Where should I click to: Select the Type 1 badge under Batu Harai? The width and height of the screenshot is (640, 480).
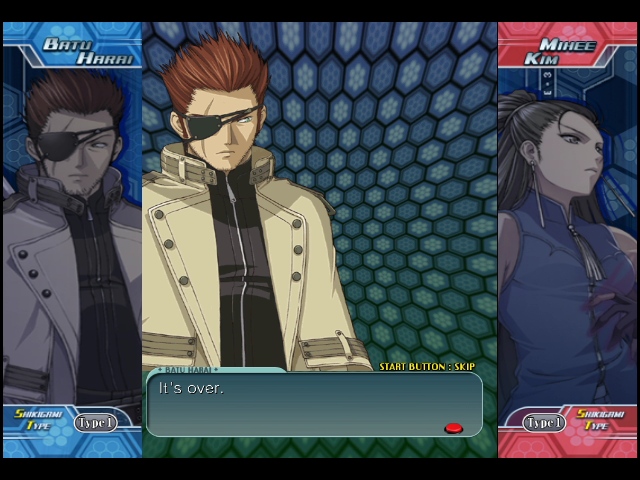95,422
